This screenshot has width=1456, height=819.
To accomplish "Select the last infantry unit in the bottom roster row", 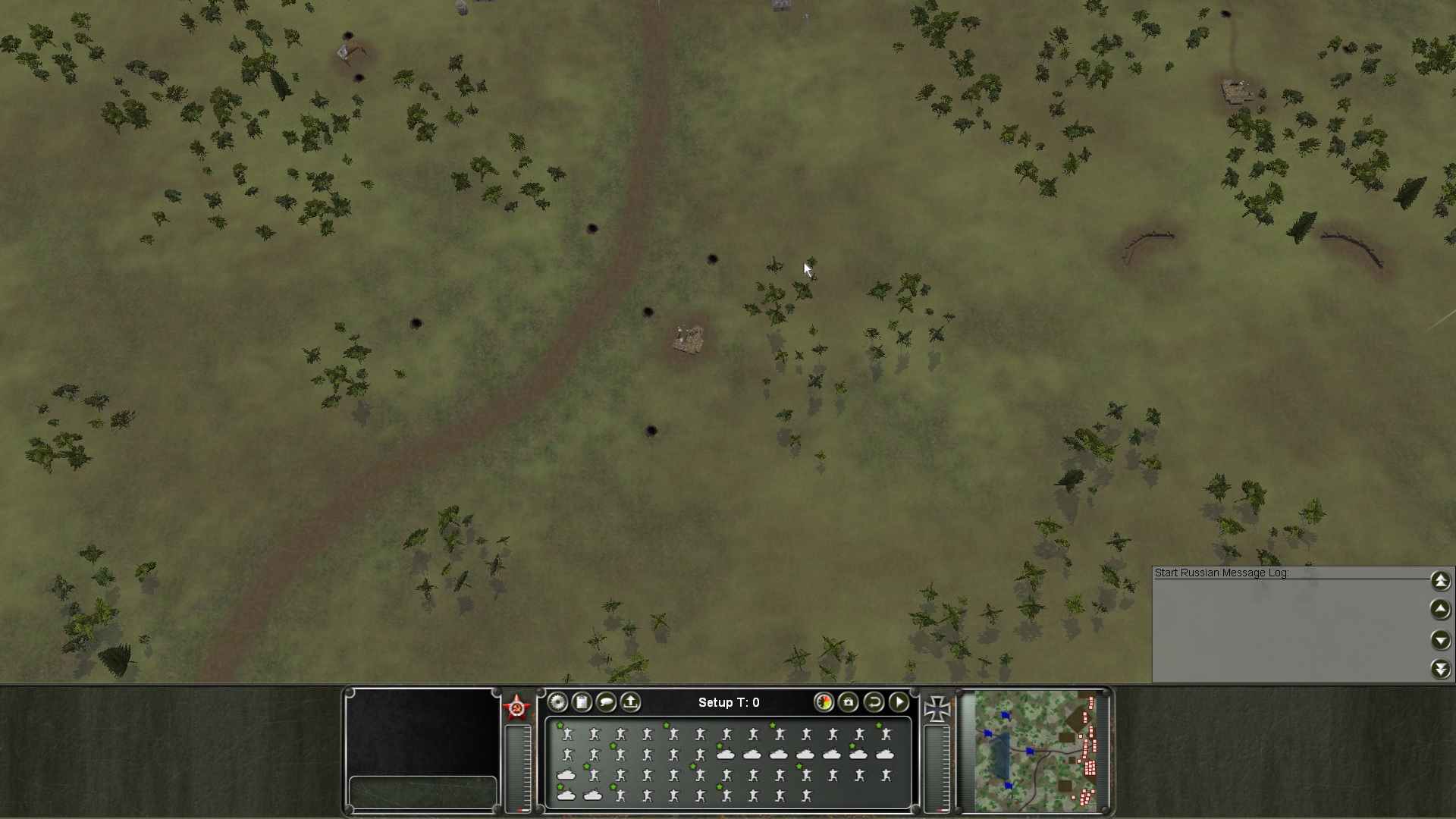I will pos(806,795).
